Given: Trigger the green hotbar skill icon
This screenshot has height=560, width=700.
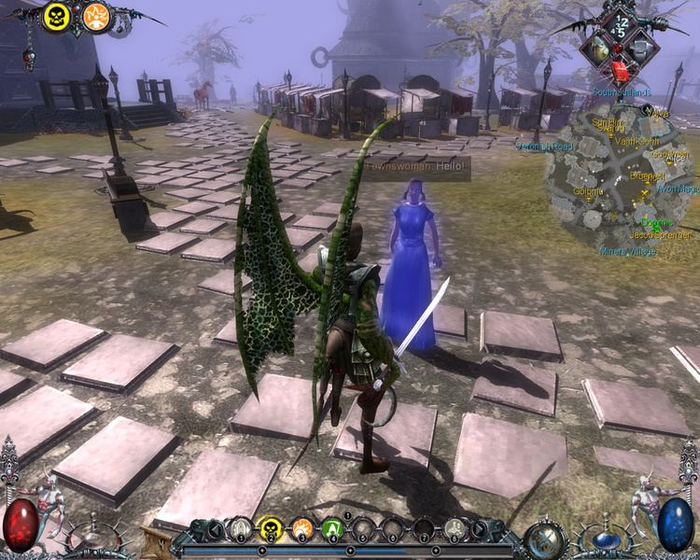Looking at the screenshot, I should tap(333, 528).
